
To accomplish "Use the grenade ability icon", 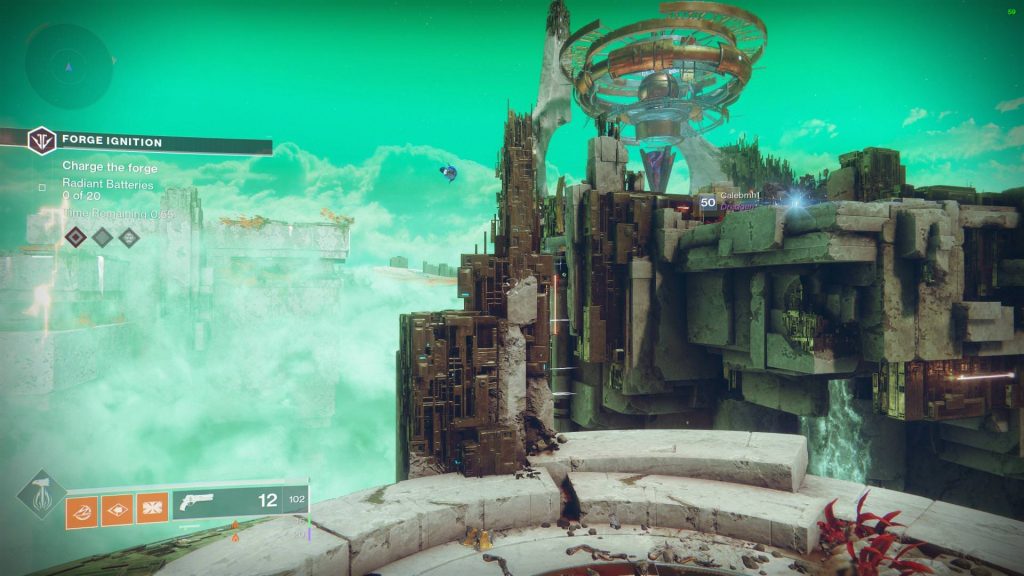I will pyautogui.click(x=81, y=510).
